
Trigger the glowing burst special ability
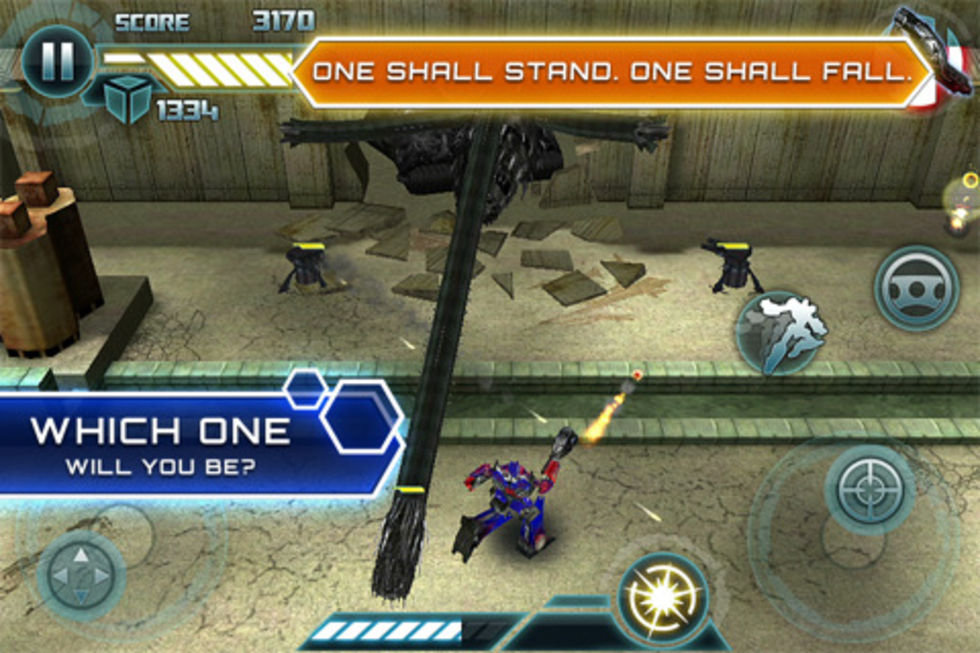(x=661, y=599)
